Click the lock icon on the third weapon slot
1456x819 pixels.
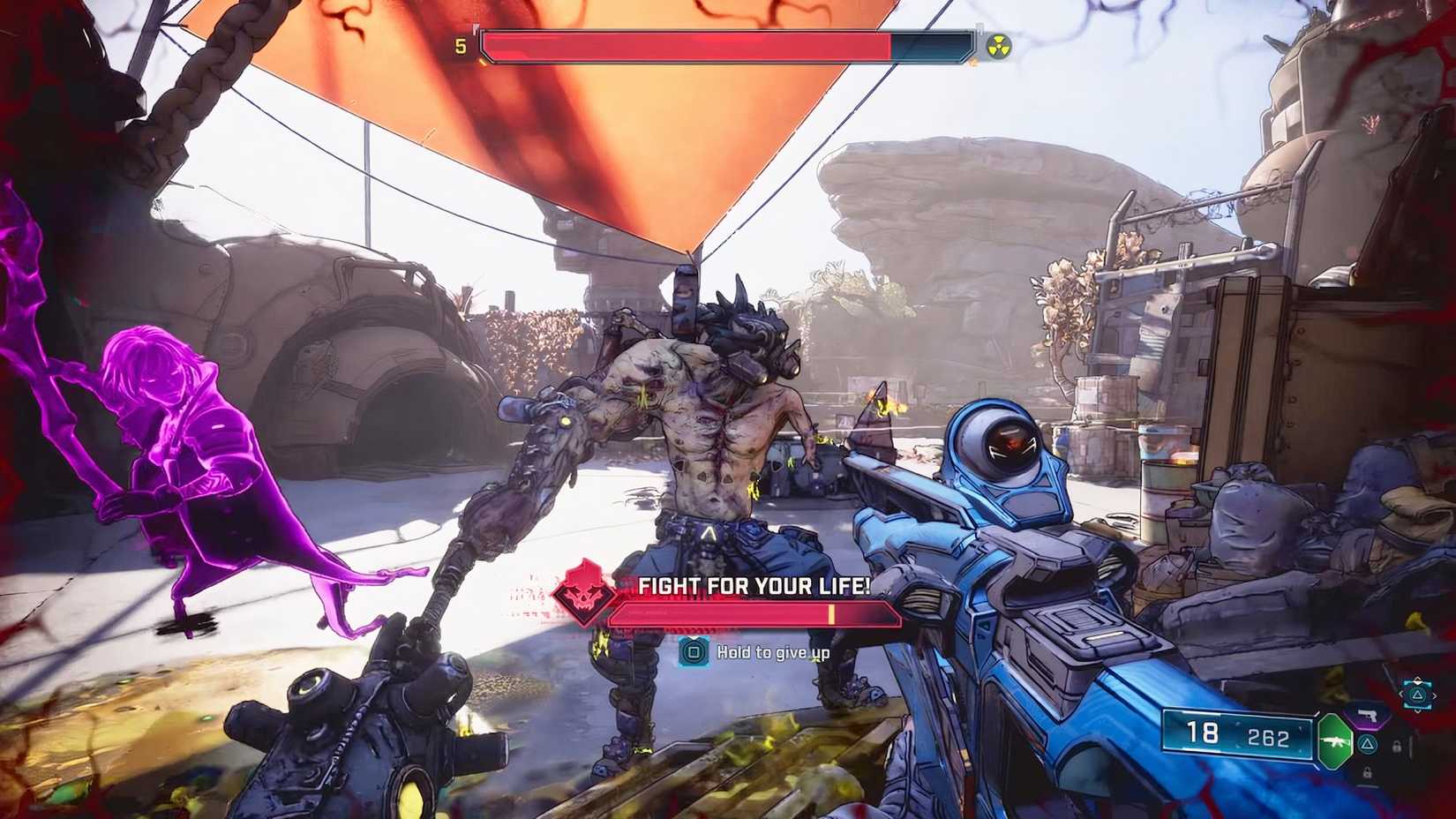tap(1397, 746)
